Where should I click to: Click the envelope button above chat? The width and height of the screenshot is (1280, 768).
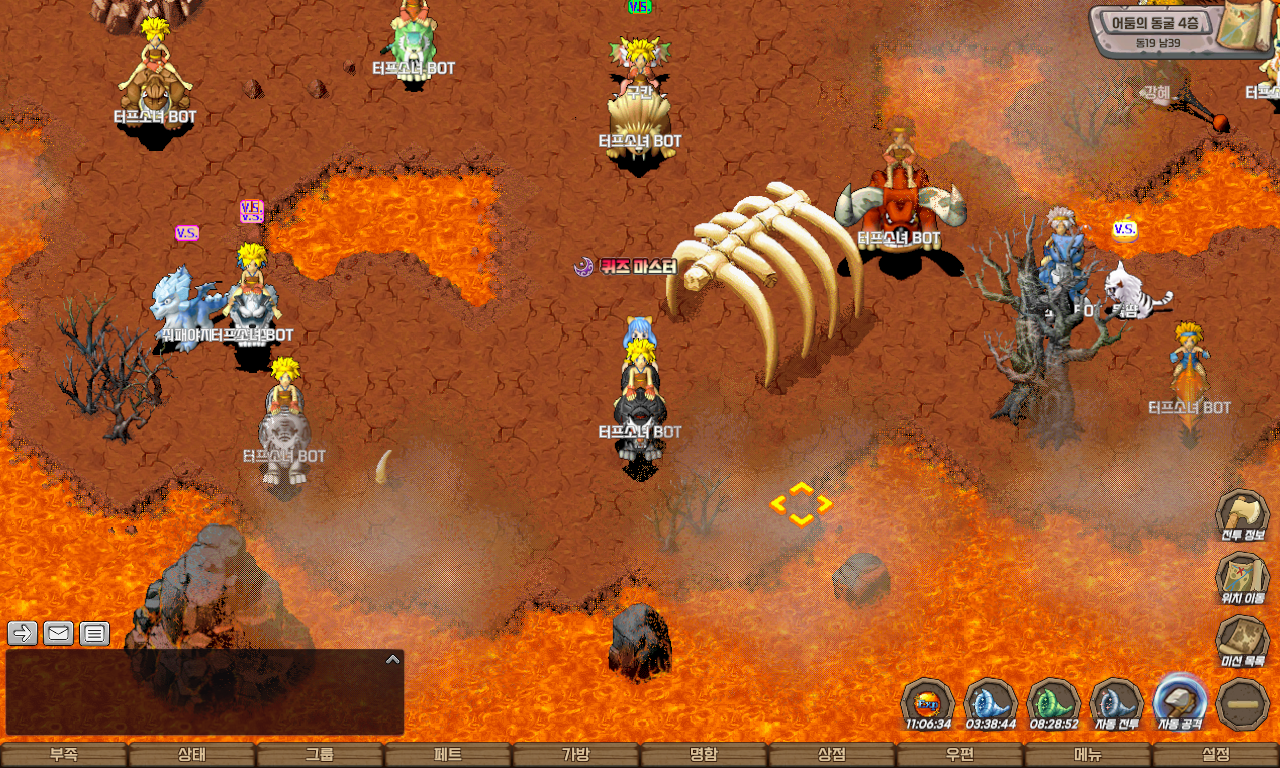click(x=58, y=633)
